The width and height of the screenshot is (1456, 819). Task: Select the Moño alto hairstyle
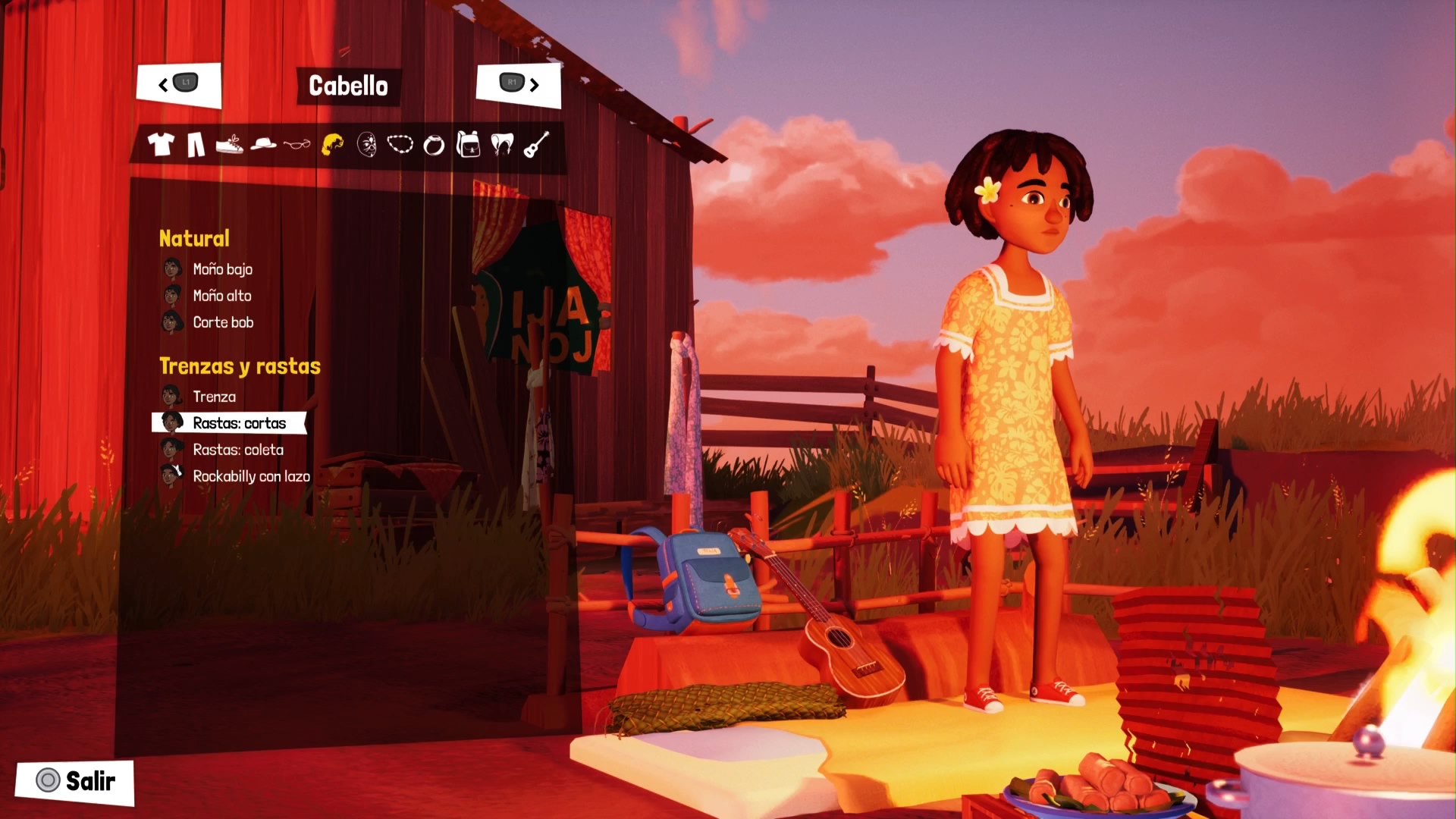[x=221, y=296]
